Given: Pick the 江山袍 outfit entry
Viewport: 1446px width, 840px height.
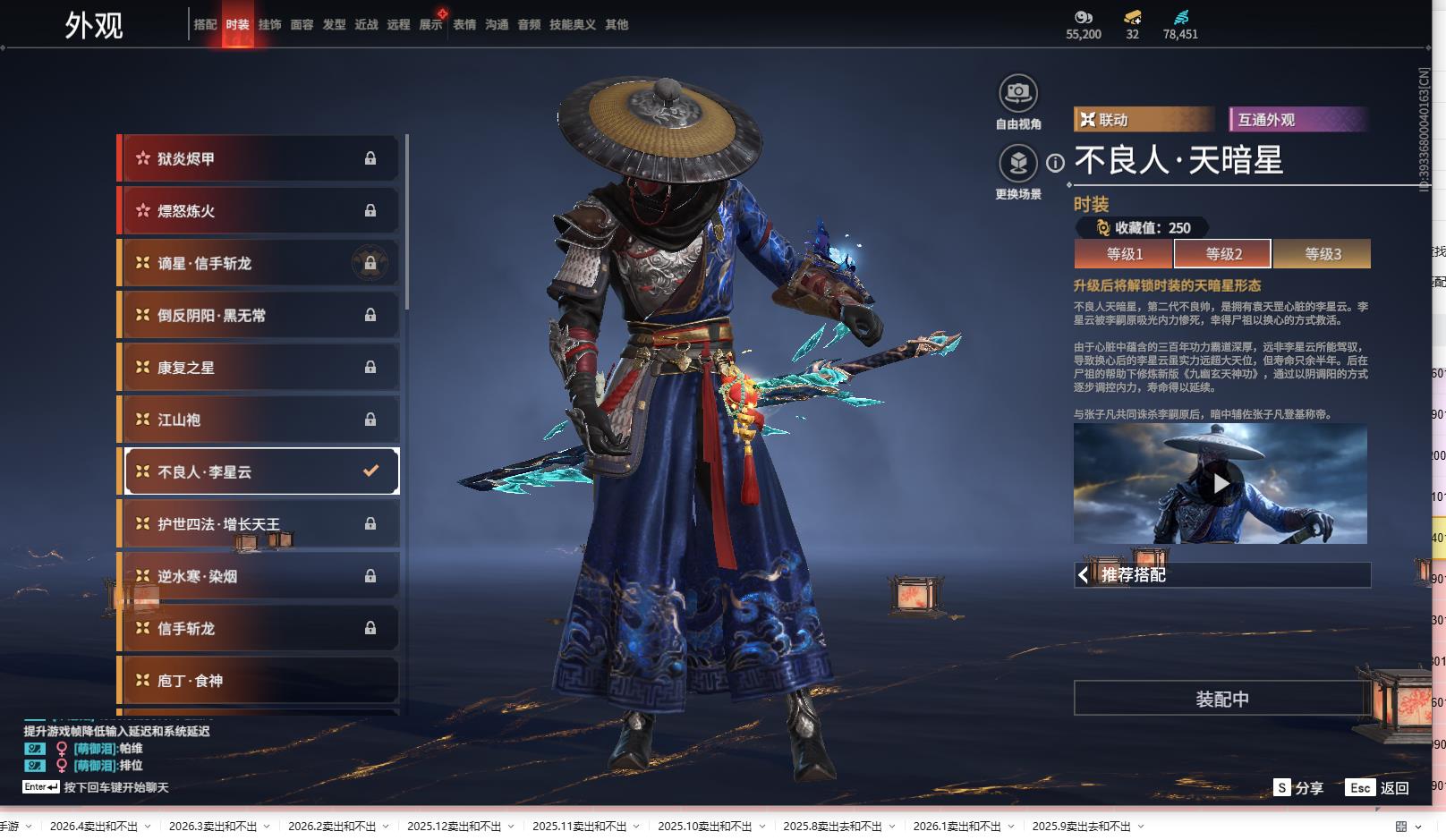Looking at the screenshot, I should pos(259,420).
